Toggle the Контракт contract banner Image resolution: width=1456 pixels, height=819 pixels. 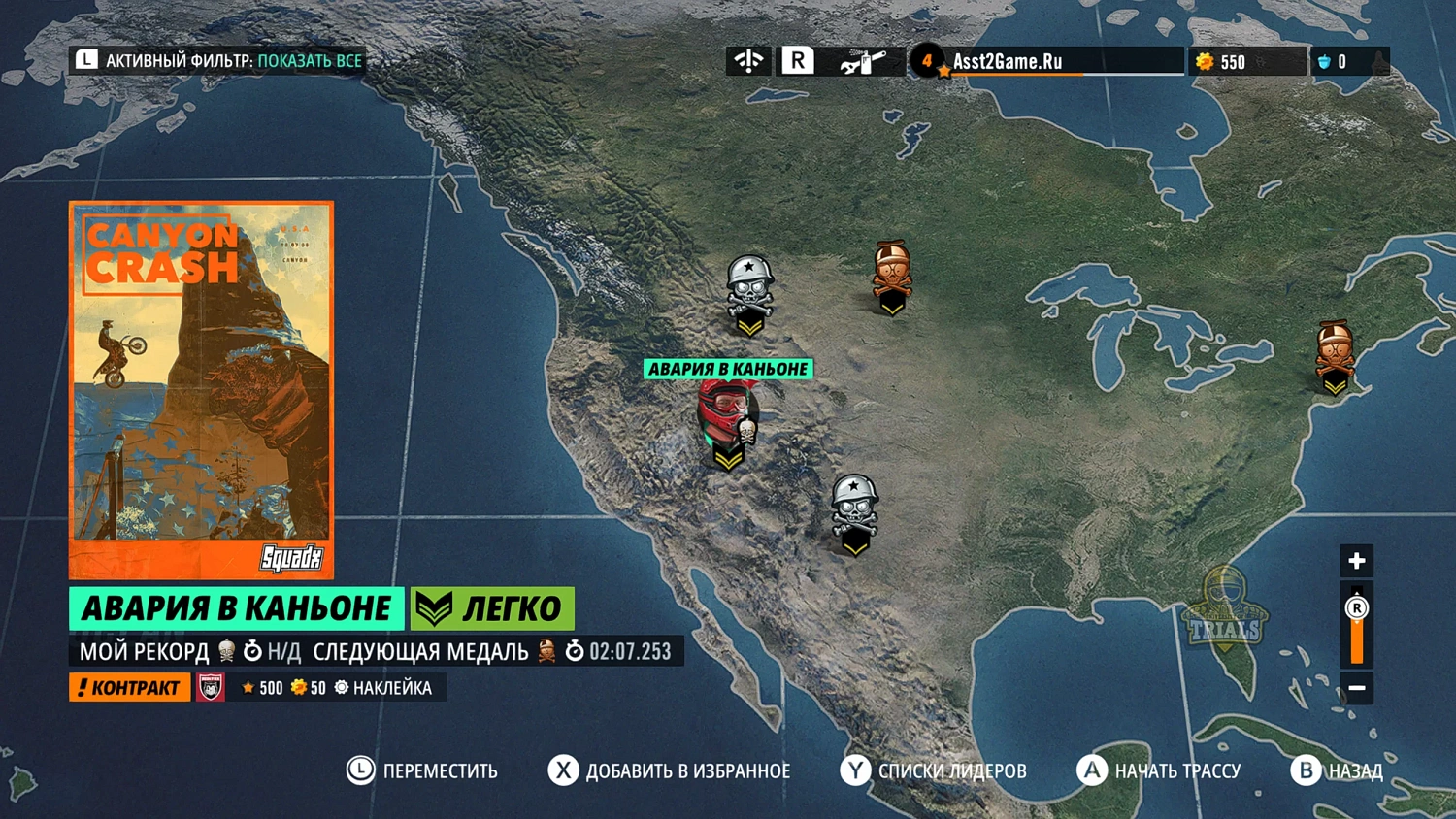tap(129, 687)
